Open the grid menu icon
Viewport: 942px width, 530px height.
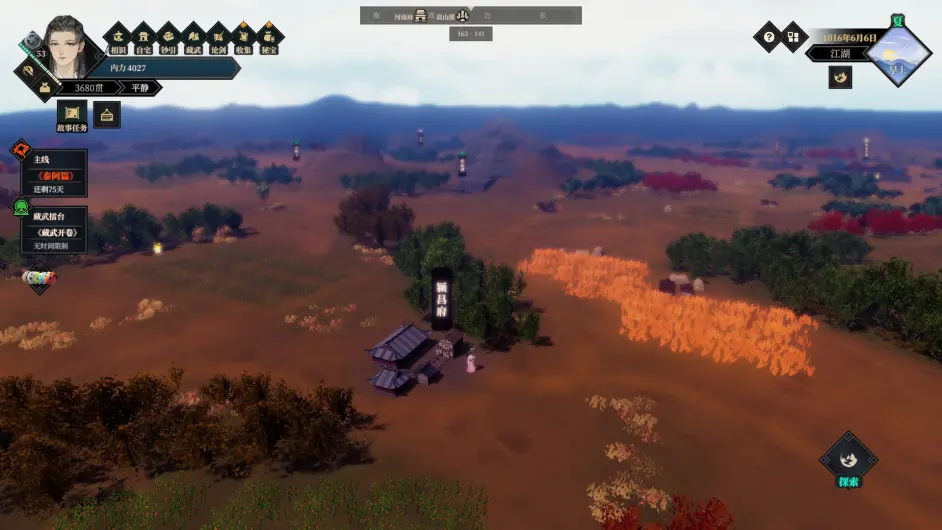point(793,37)
